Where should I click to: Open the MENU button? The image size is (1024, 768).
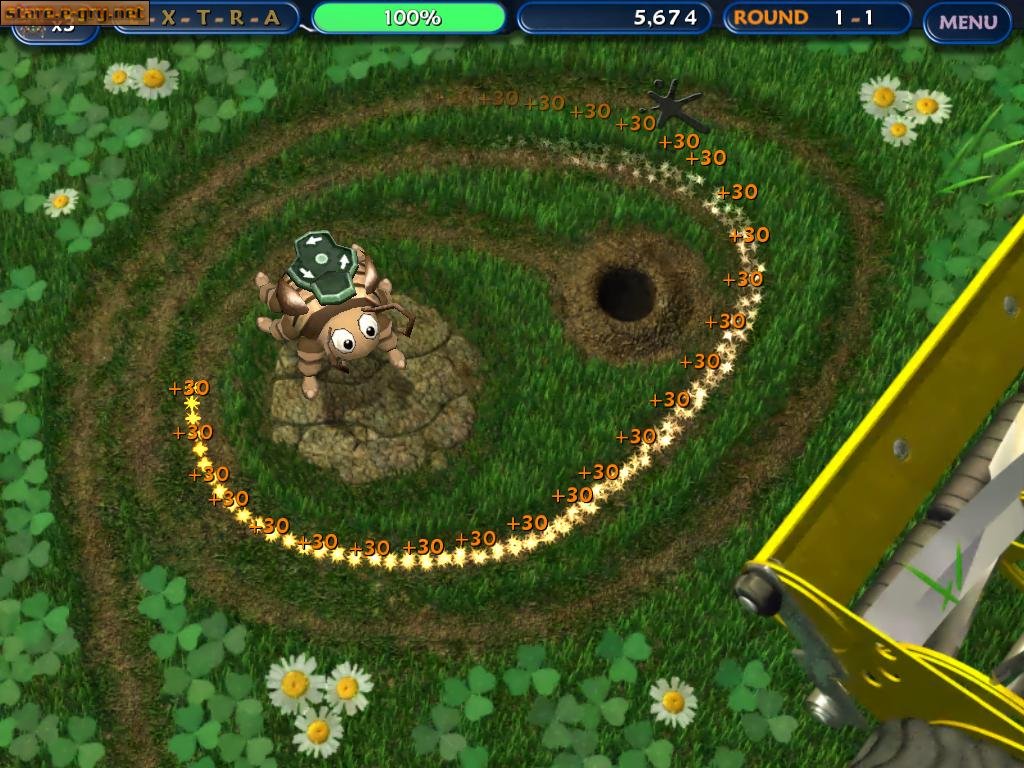click(967, 21)
